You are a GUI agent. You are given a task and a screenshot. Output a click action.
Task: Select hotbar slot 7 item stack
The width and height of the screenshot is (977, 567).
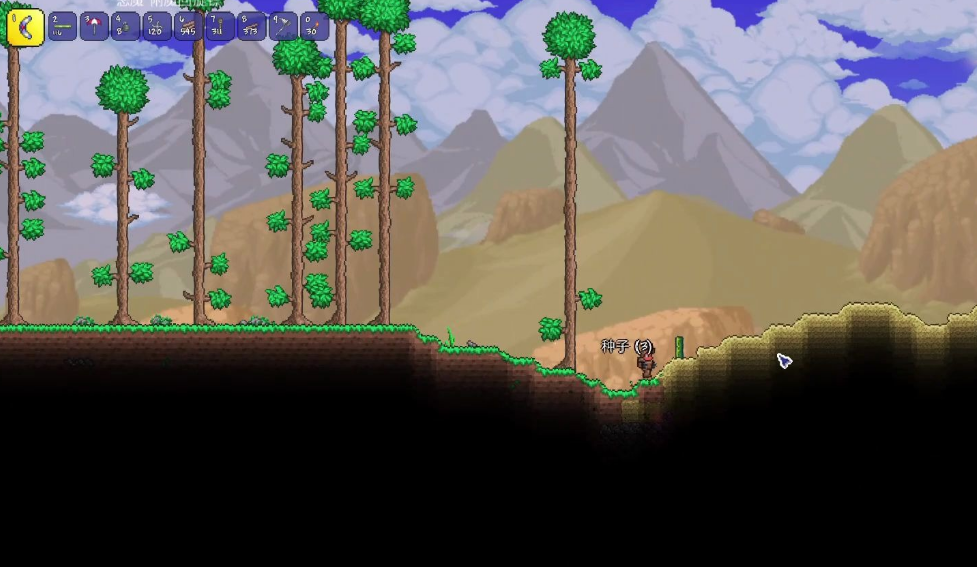(220, 26)
